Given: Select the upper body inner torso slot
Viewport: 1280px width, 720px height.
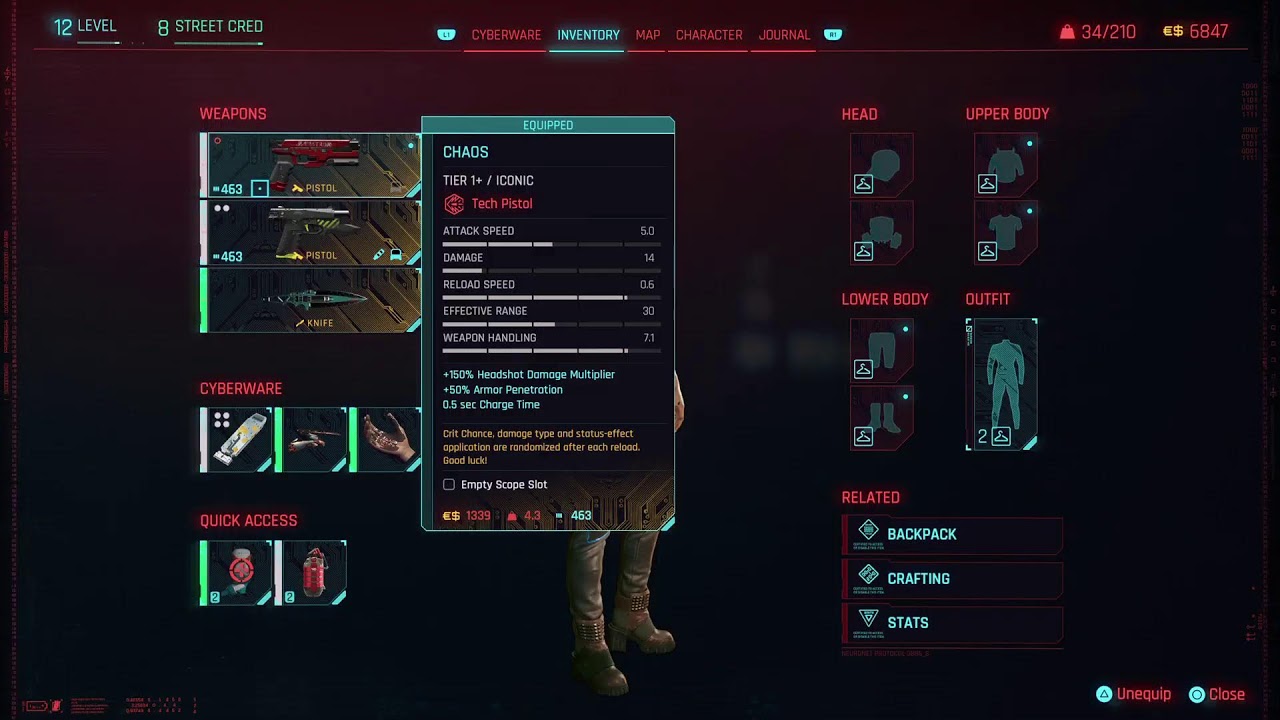Looking at the screenshot, I should tap(1004, 232).
